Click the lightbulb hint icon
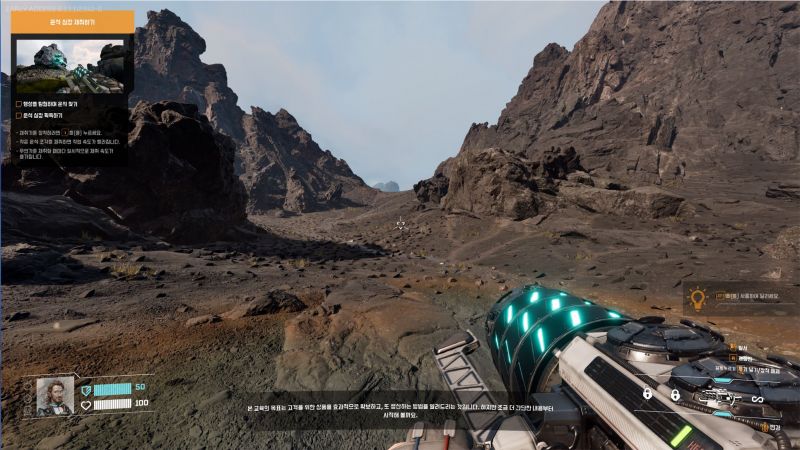Viewport: 800px width, 450px height. tap(697, 297)
